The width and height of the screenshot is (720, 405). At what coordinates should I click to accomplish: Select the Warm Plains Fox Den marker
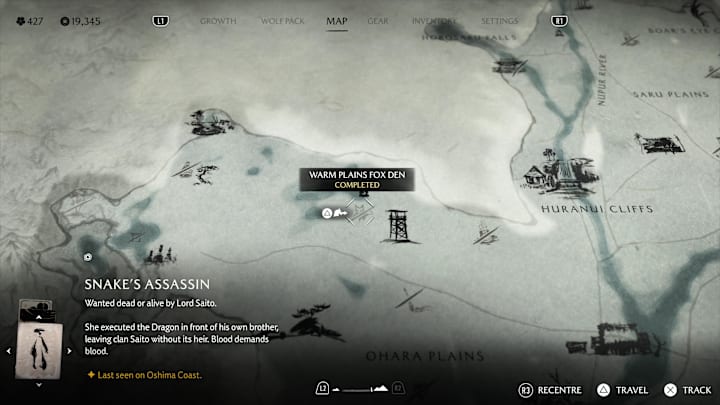coord(362,211)
